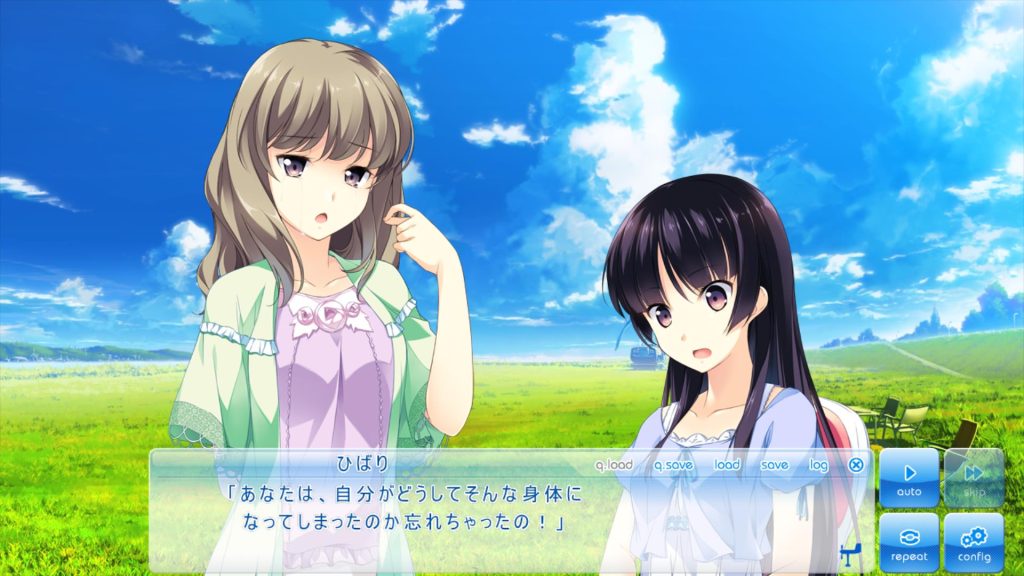Quick save with q.save
The image size is (1024, 576).
[x=673, y=465]
